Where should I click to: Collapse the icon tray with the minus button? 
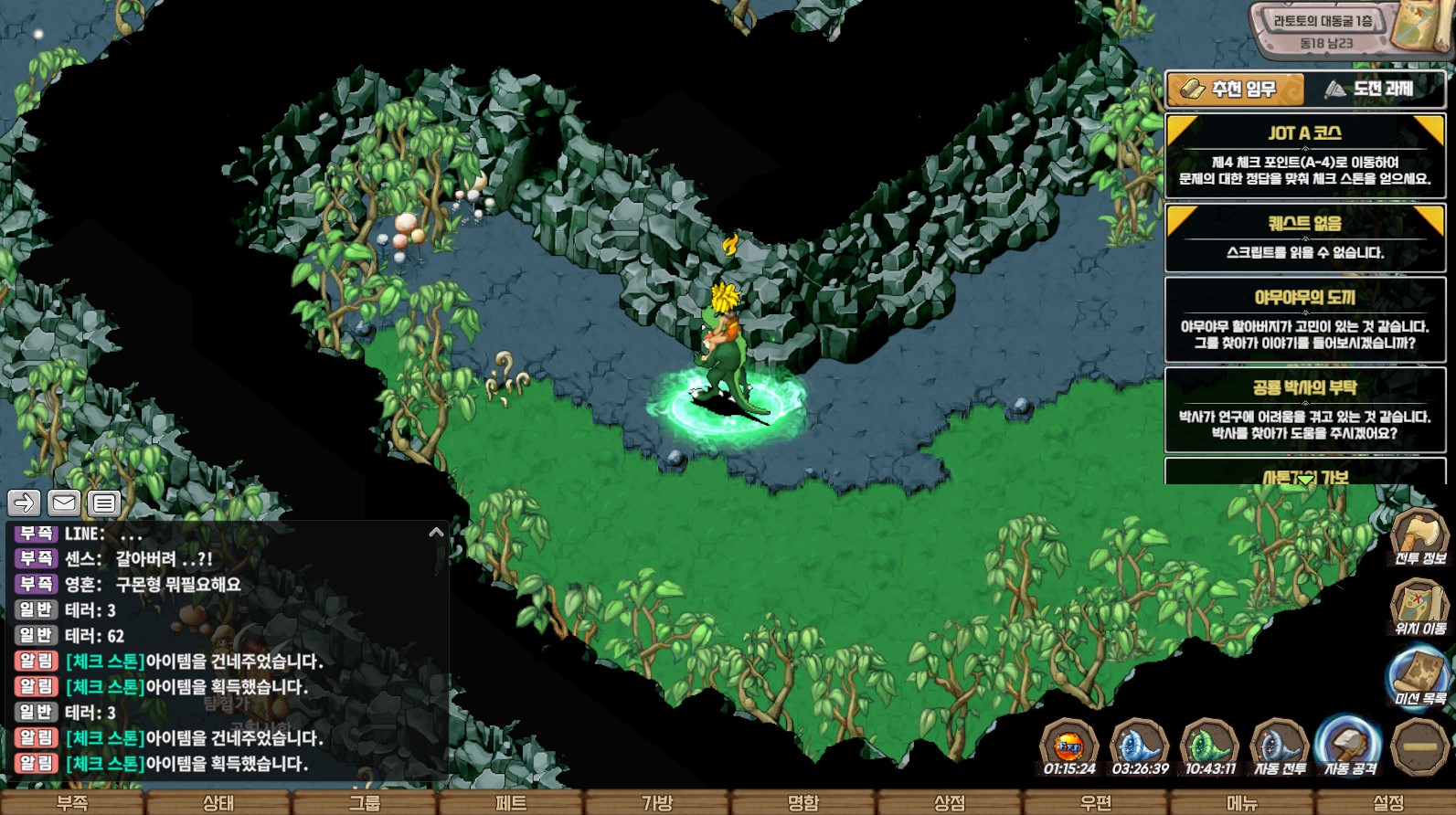point(1419,747)
